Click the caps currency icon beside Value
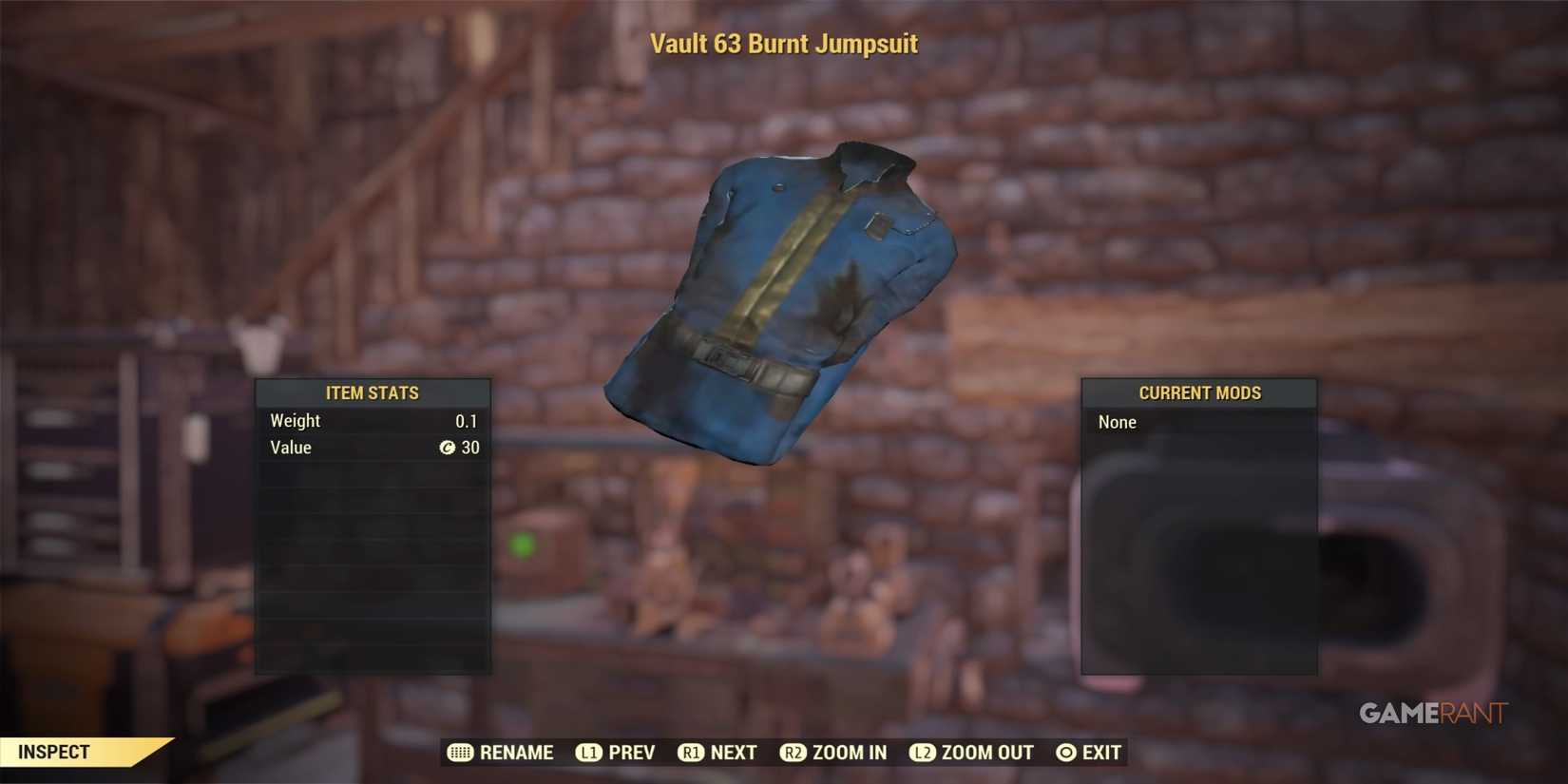The image size is (1568, 784). coord(447,448)
